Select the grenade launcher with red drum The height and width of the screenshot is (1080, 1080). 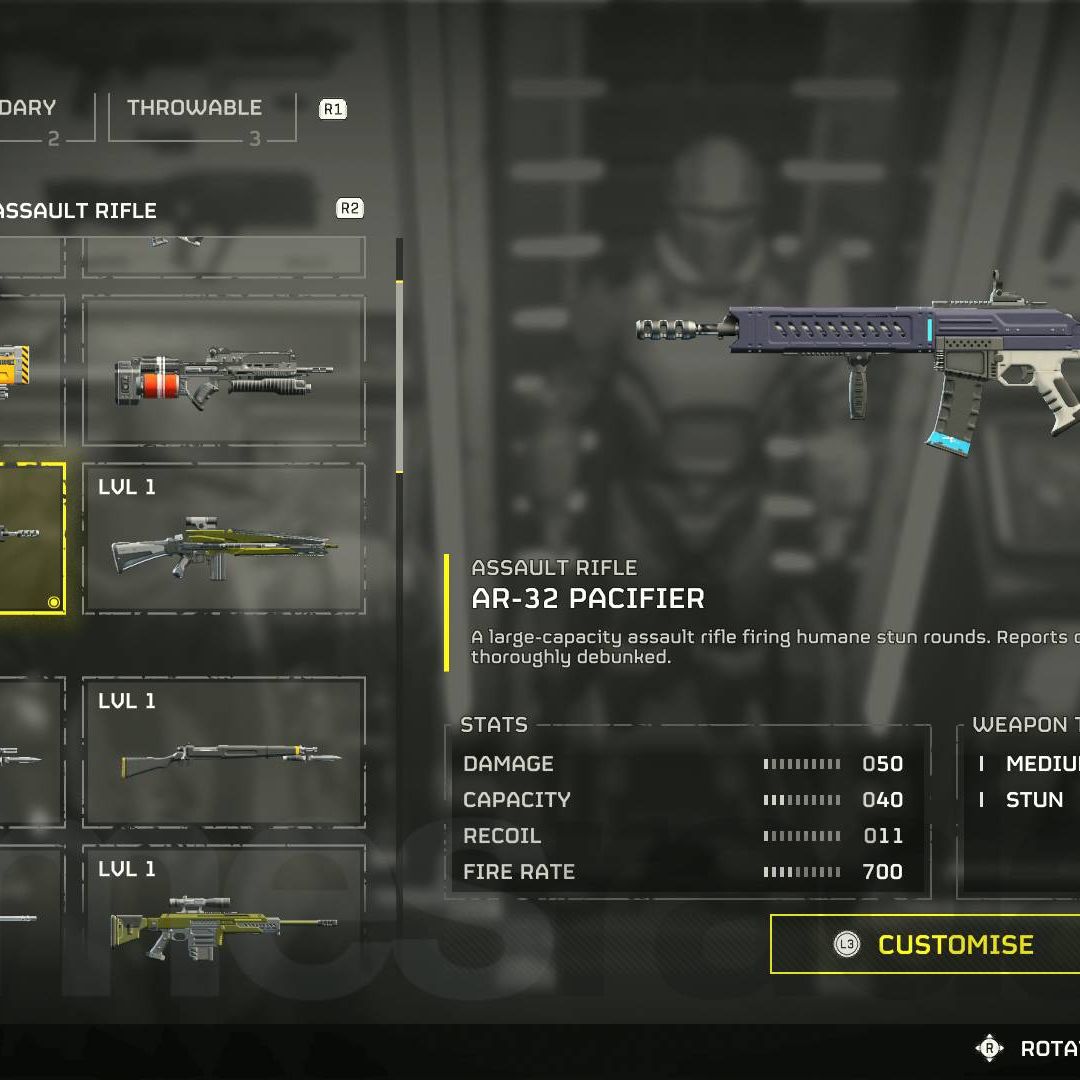point(223,372)
